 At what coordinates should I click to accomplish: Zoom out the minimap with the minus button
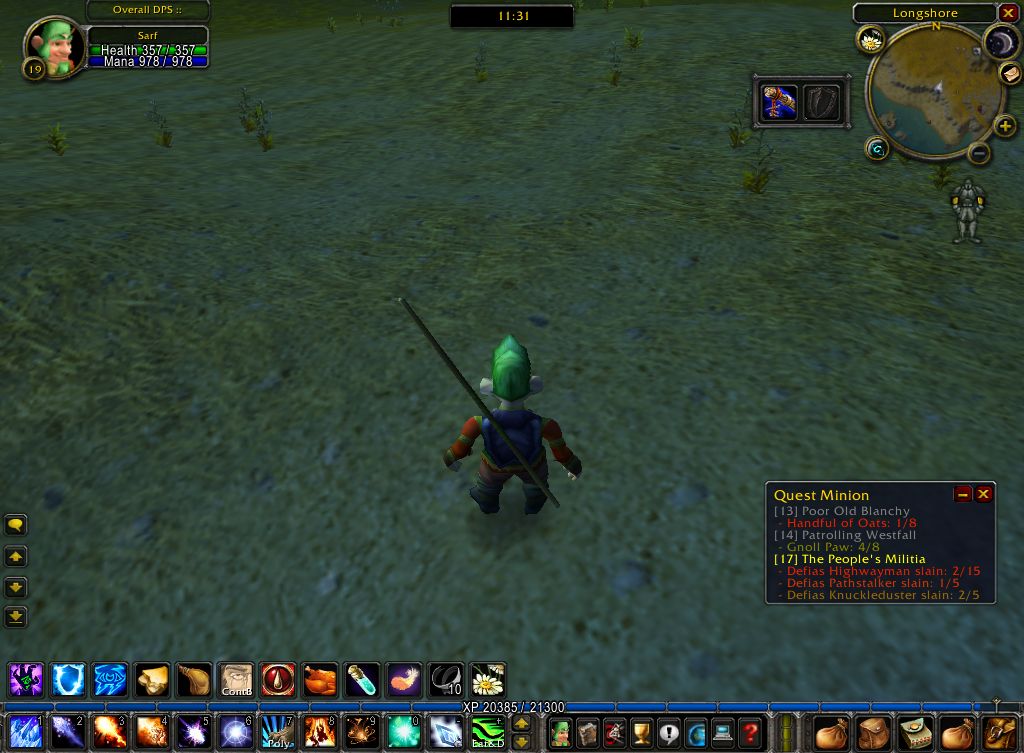[980, 153]
